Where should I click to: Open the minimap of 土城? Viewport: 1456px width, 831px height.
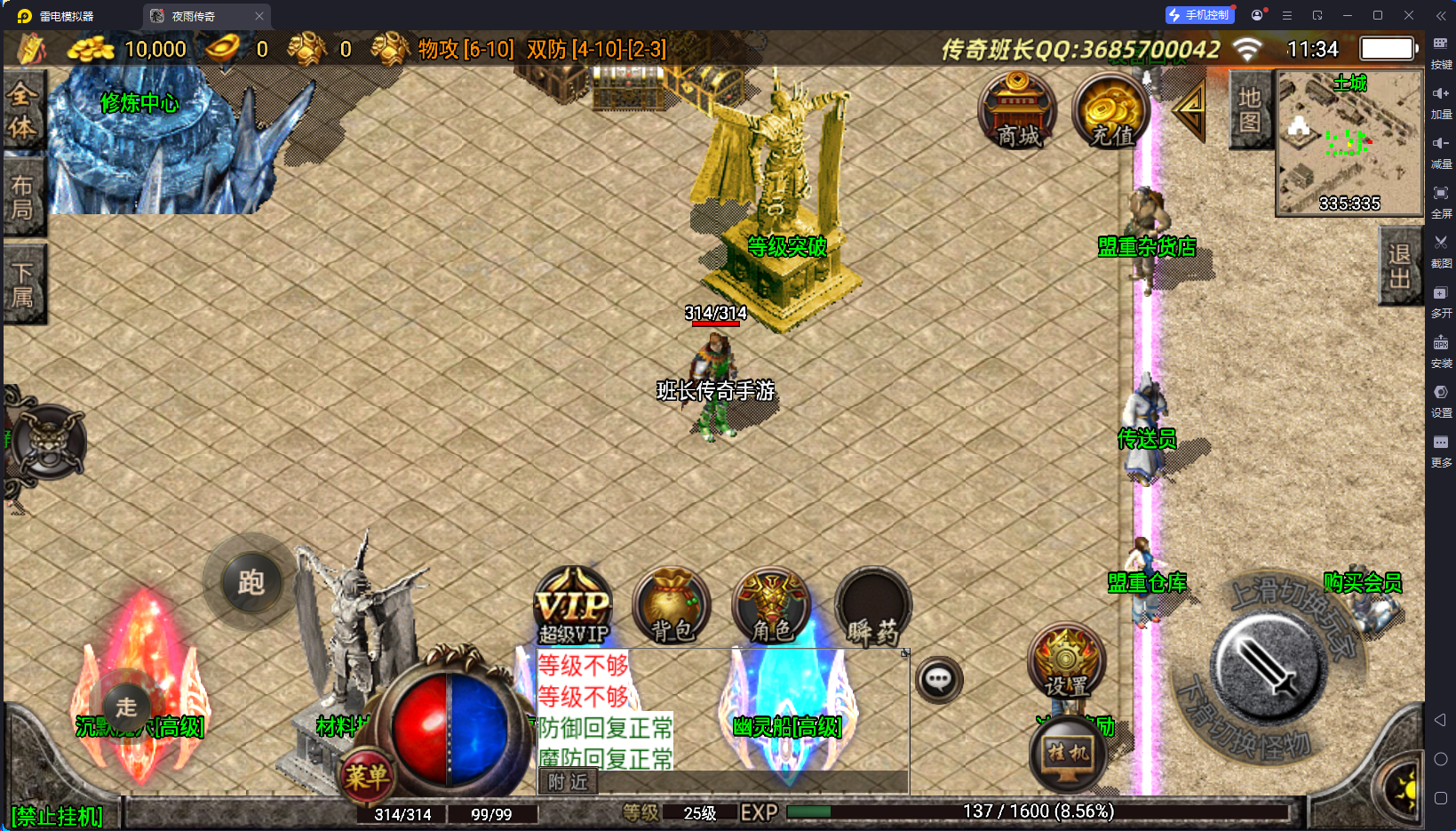coord(1349,142)
